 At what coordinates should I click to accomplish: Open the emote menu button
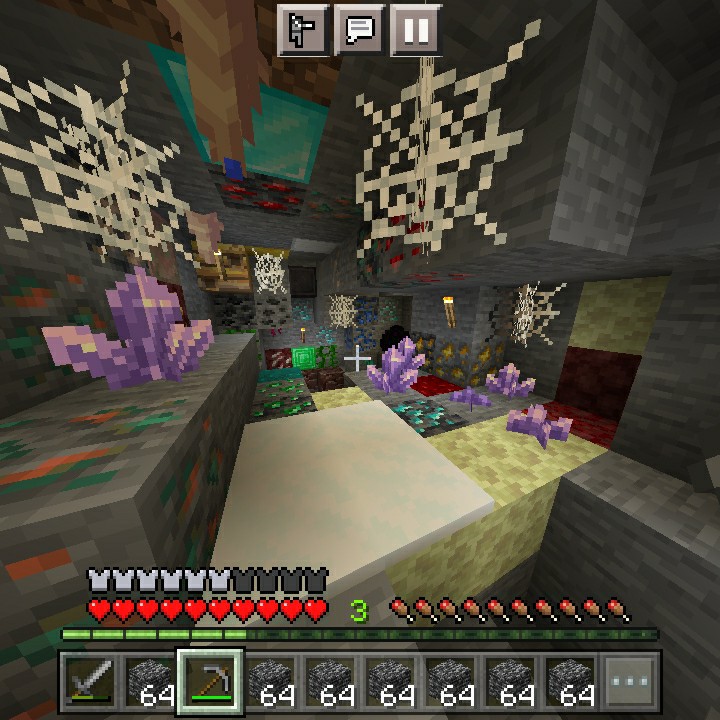pyautogui.click(x=302, y=29)
